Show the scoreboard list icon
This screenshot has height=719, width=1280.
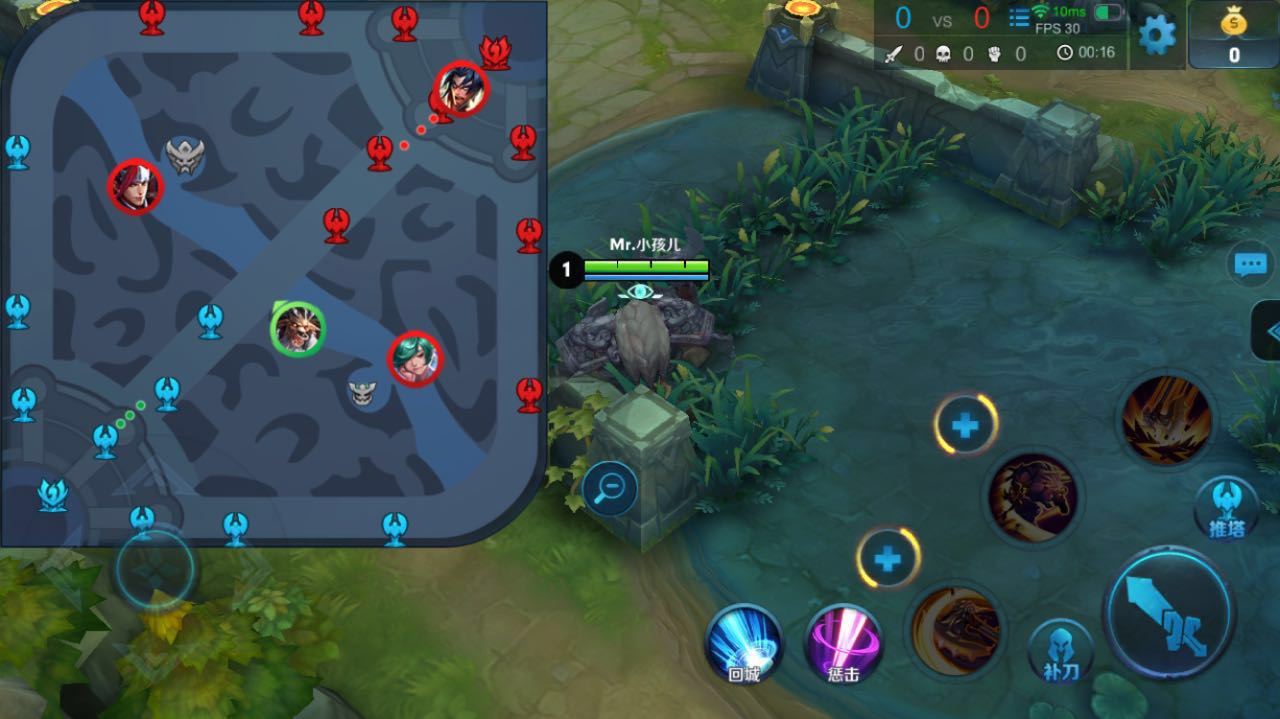[1019, 18]
